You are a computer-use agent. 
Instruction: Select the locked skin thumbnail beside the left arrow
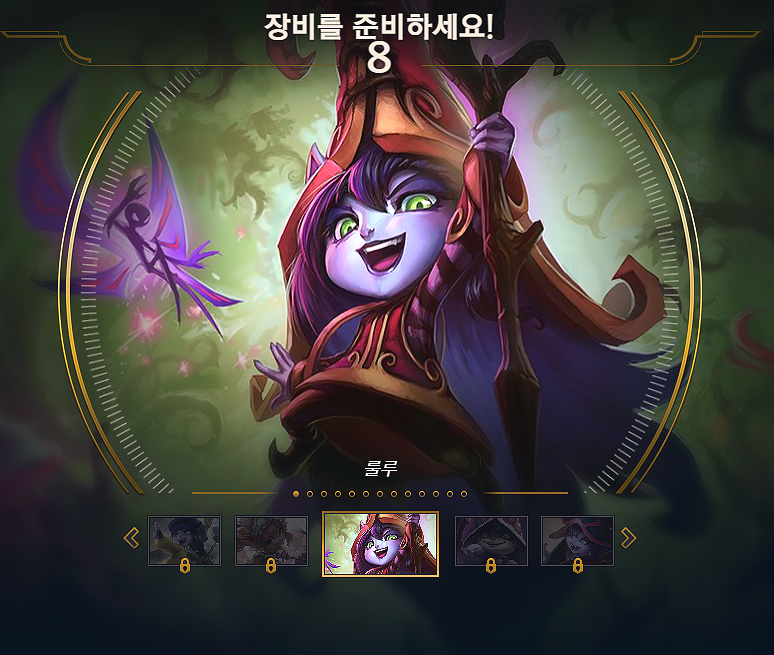pyautogui.click(x=184, y=541)
